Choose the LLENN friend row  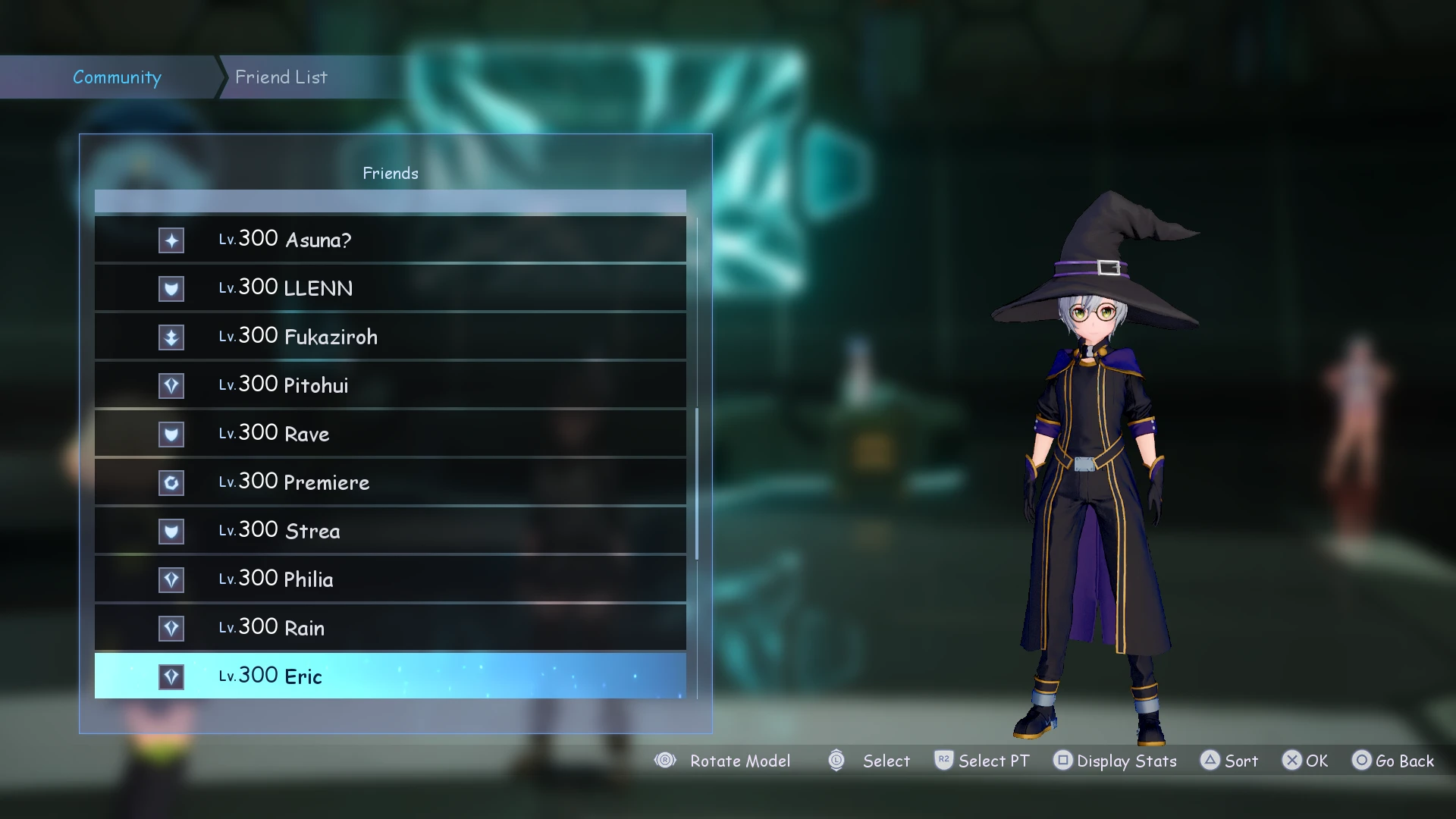tap(390, 288)
